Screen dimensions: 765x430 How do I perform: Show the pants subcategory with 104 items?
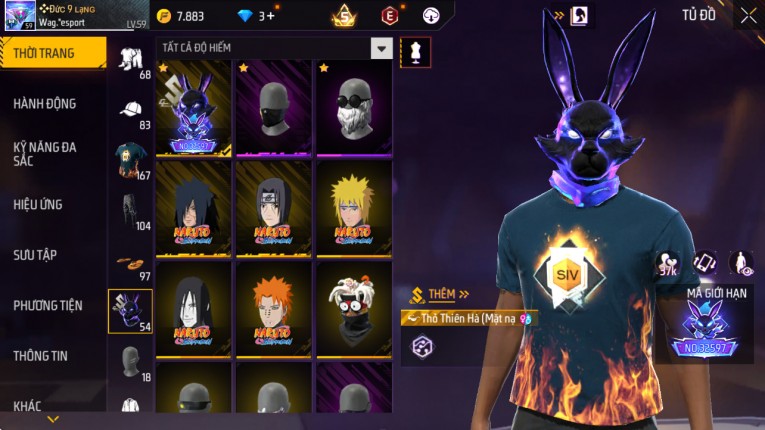click(x=131, y=213)
